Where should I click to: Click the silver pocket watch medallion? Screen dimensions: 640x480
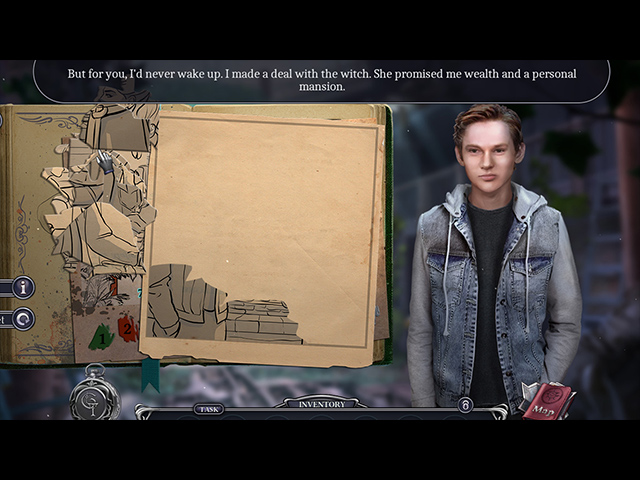coord(95,398)
